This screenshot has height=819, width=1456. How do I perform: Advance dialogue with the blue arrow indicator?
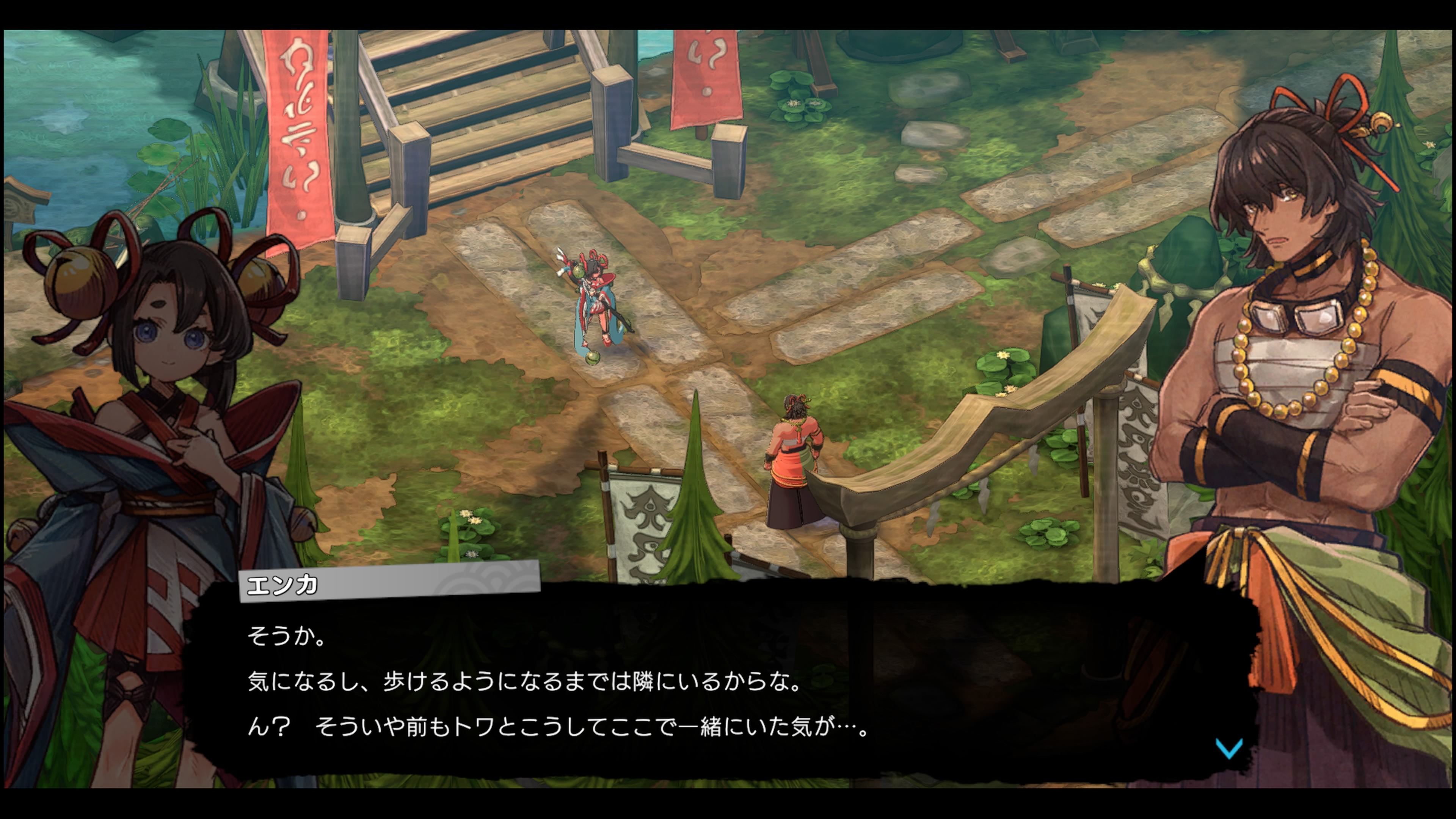click(x=1228, y=748)
